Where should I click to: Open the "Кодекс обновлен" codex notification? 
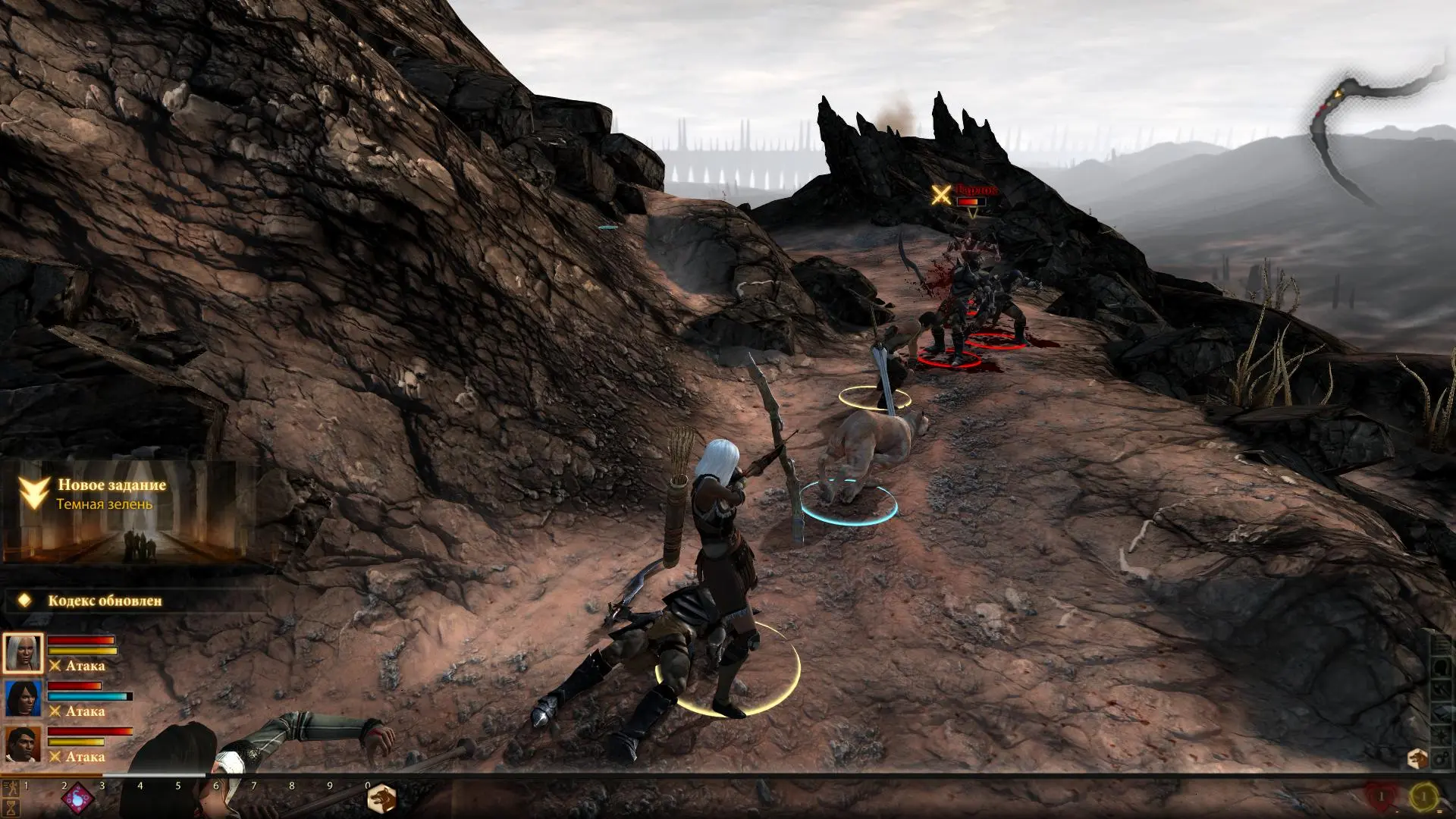[x=105, y=601]
